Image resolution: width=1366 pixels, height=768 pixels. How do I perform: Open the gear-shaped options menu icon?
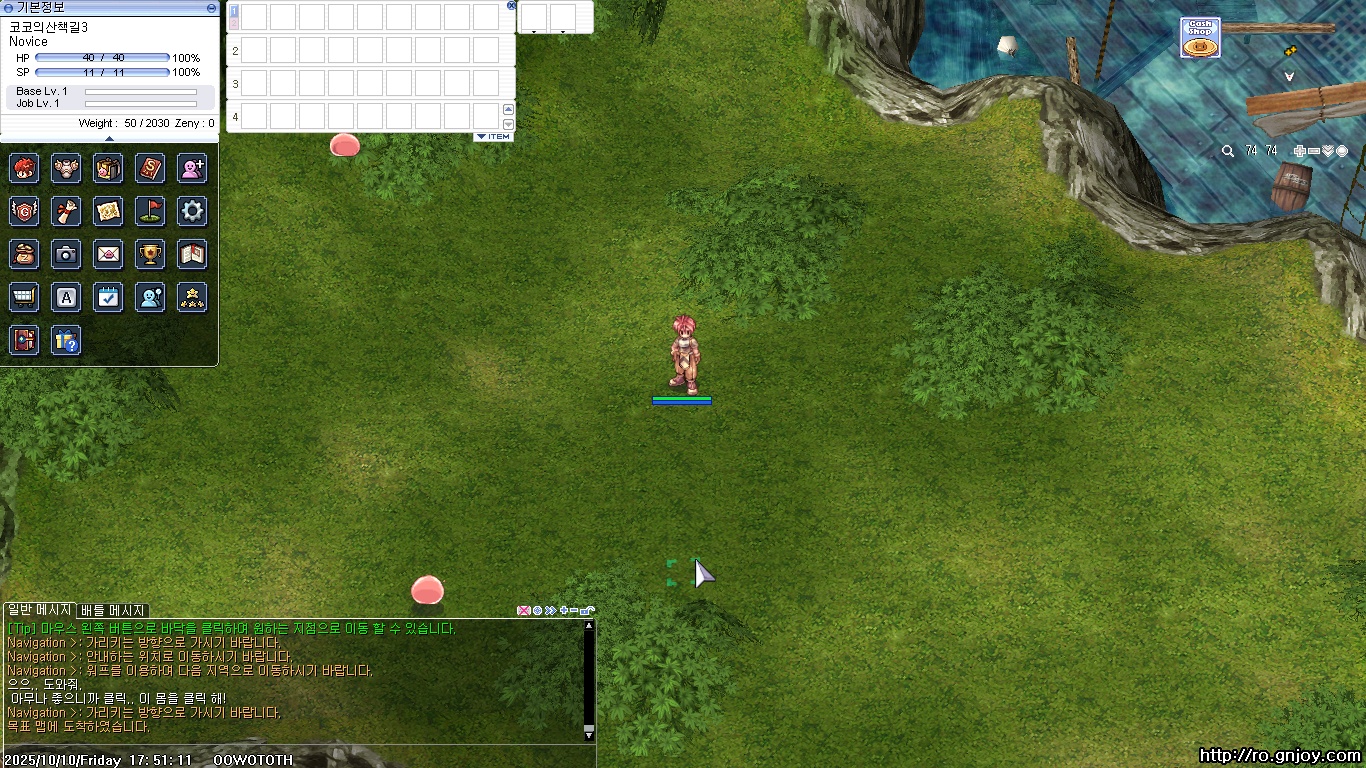click(192, 211)
